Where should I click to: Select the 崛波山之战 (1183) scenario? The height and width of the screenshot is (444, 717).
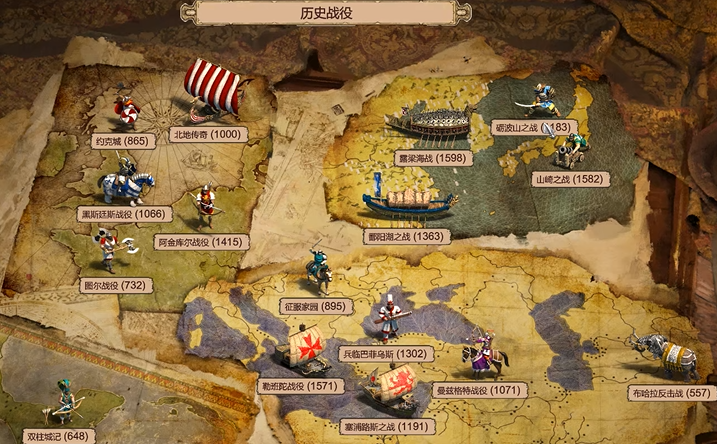531,128
